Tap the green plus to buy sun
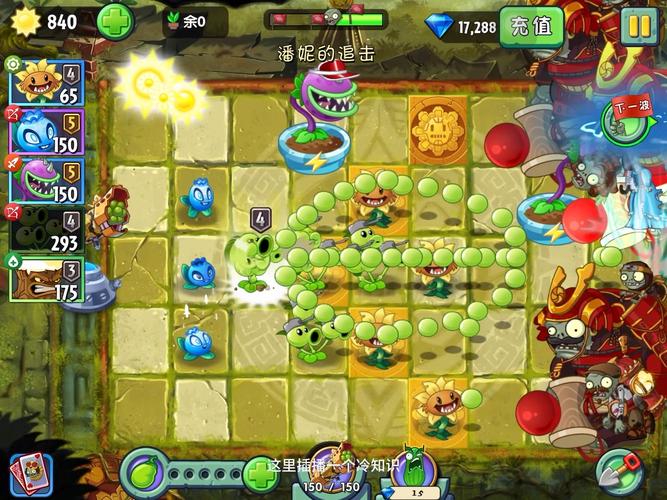This screenshot has height=500, width=667. [x=115, y=21]
